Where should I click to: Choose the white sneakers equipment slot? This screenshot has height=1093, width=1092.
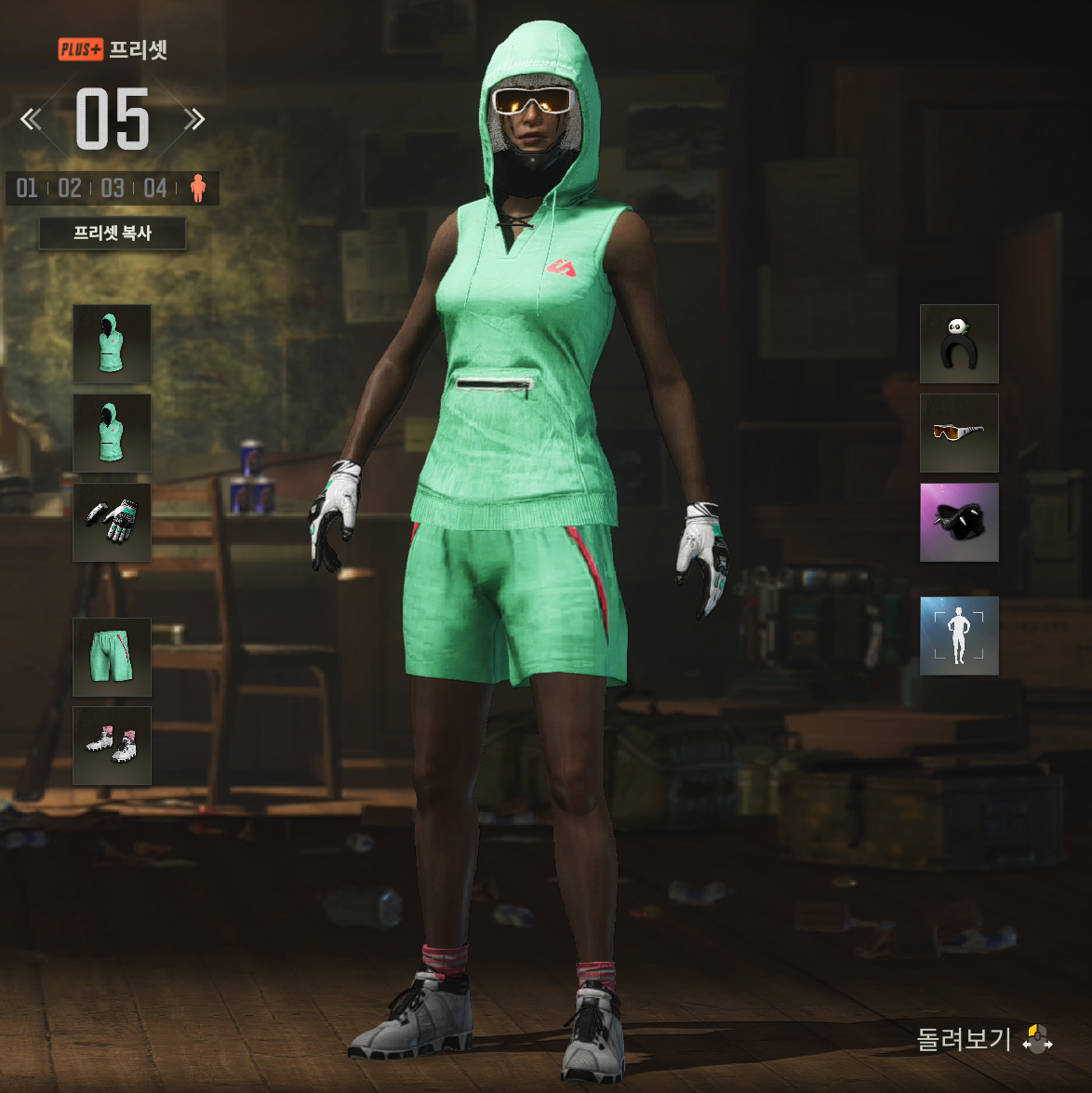112,745
